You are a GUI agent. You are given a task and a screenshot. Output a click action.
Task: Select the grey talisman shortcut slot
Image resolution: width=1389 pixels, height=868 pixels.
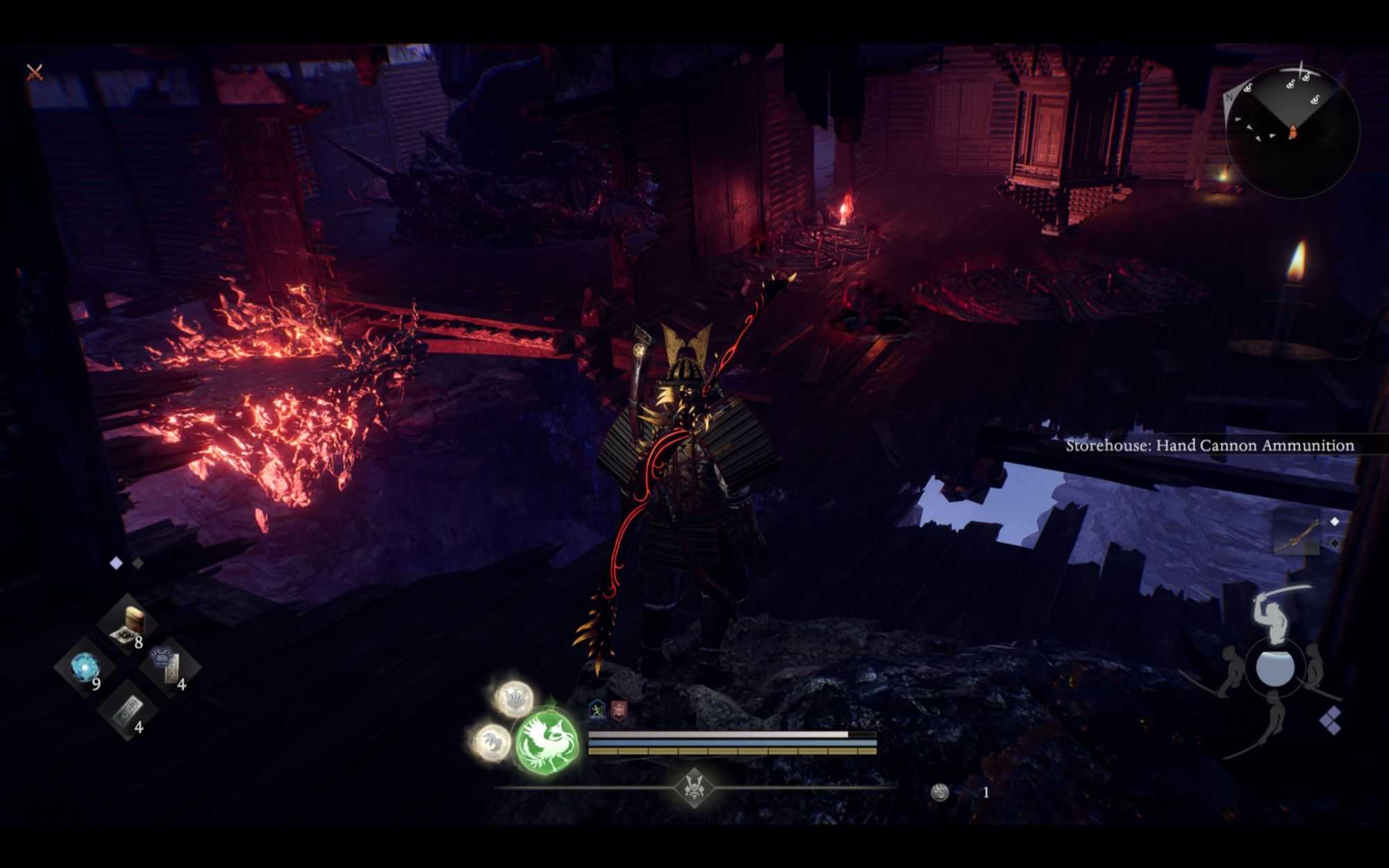click(x=128, y=709)
